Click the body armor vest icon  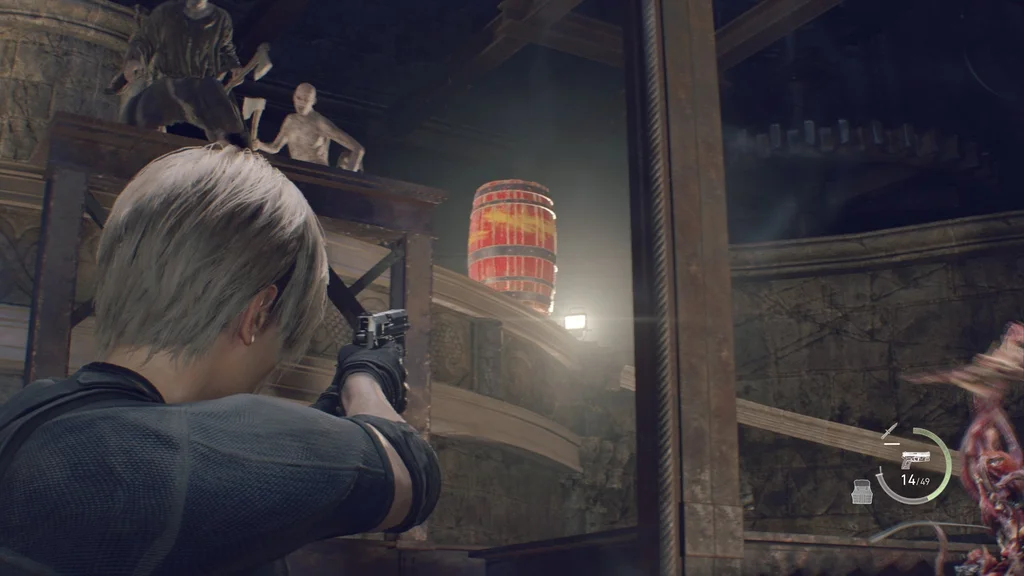tap(862, 491)
